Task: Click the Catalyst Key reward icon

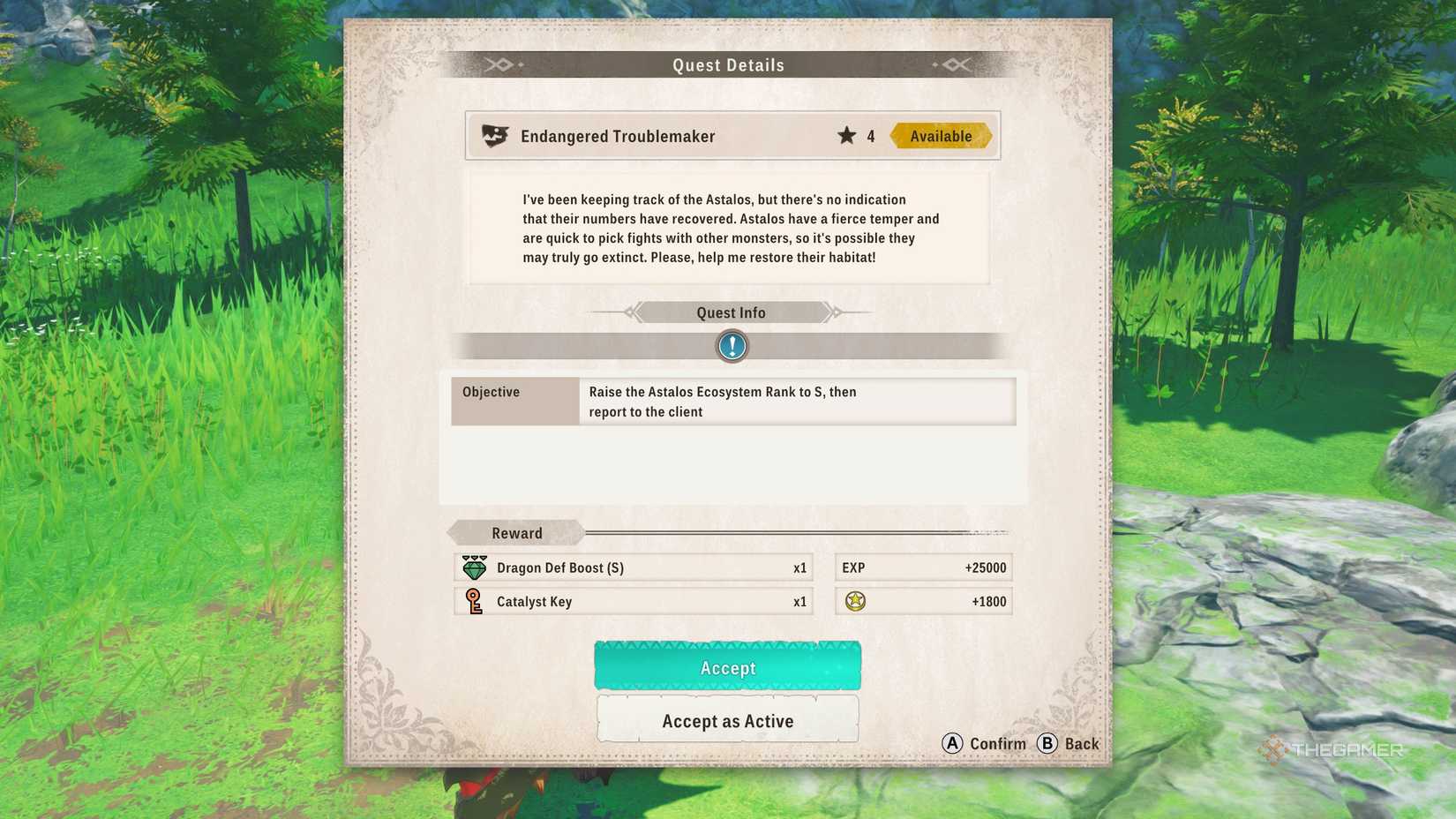Action: [x=474, y=602]
